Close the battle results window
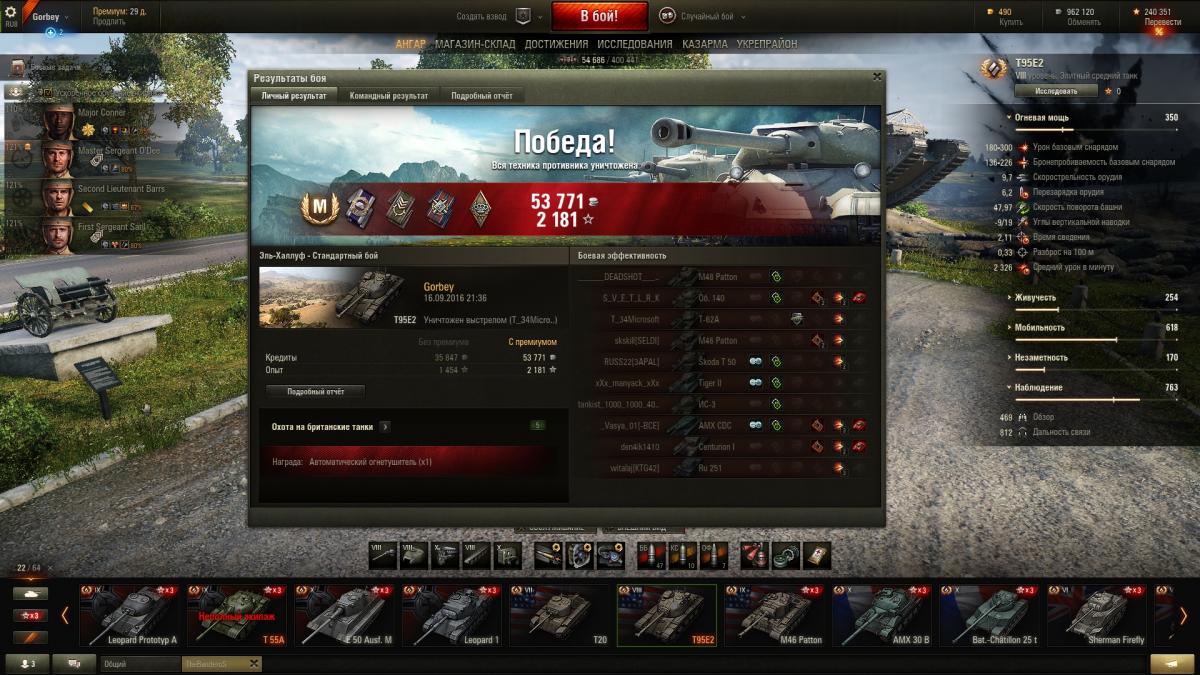1200x675 pixels. tap(877, 77)
